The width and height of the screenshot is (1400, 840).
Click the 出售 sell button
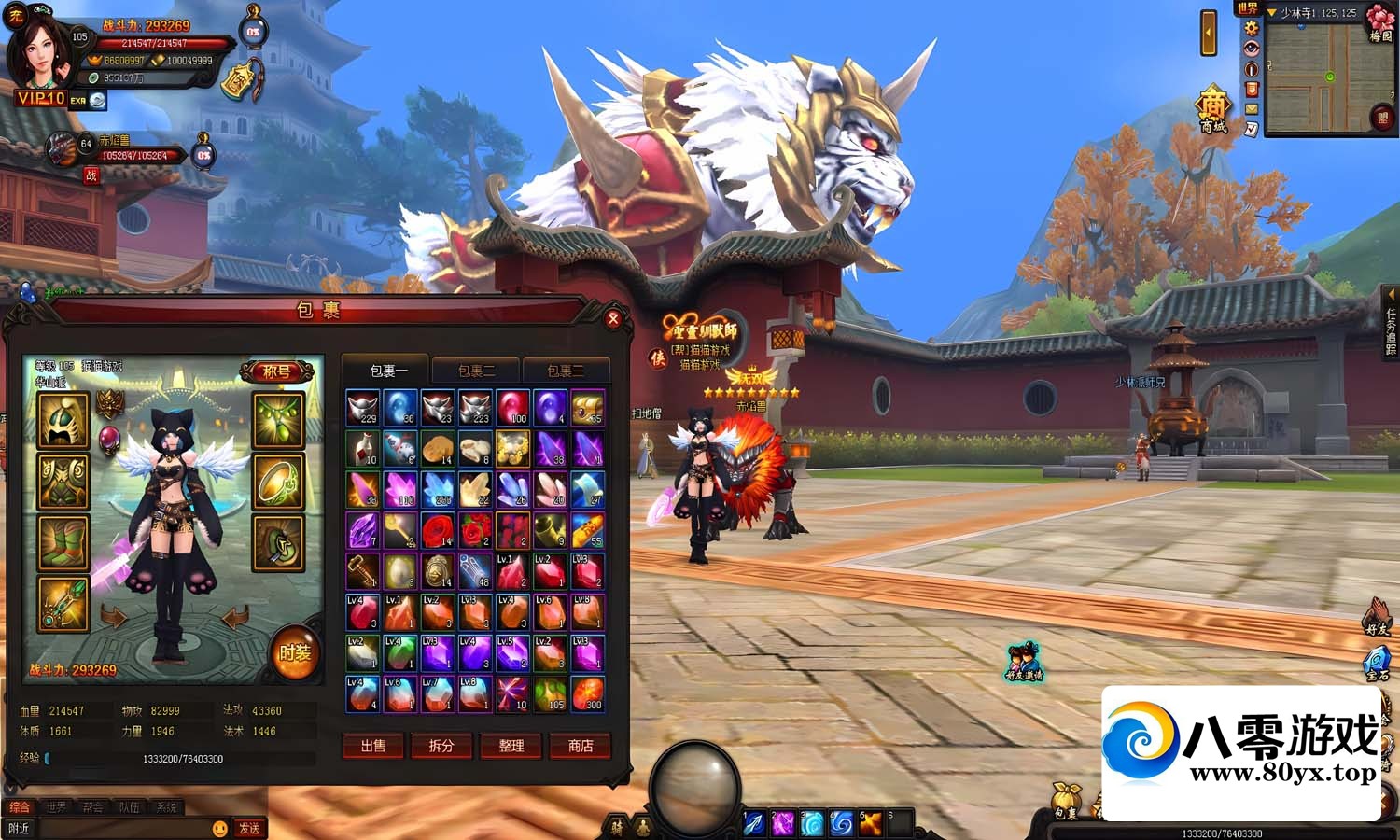pos(373,746)
